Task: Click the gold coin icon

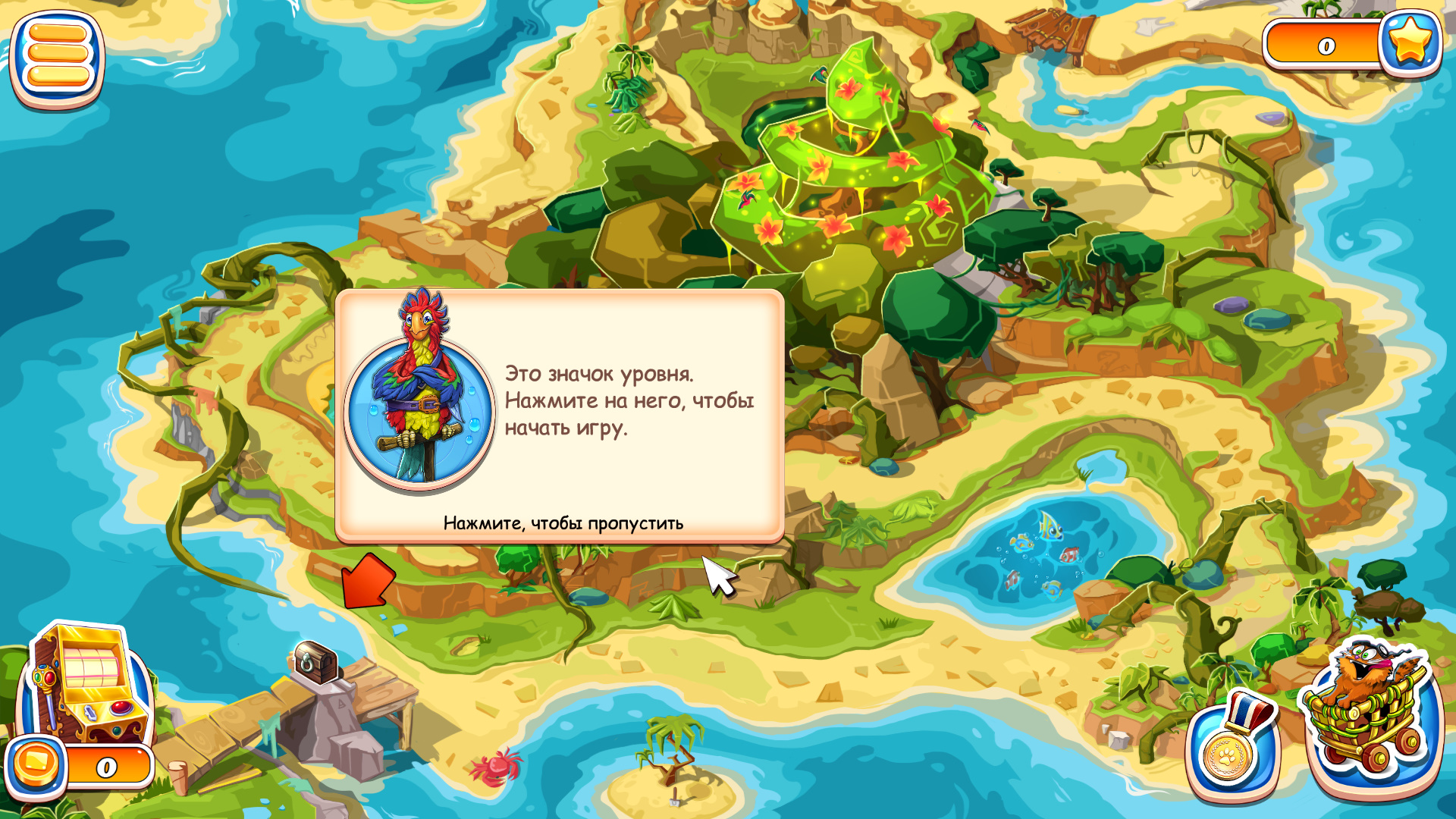Action: click(36, 764)
